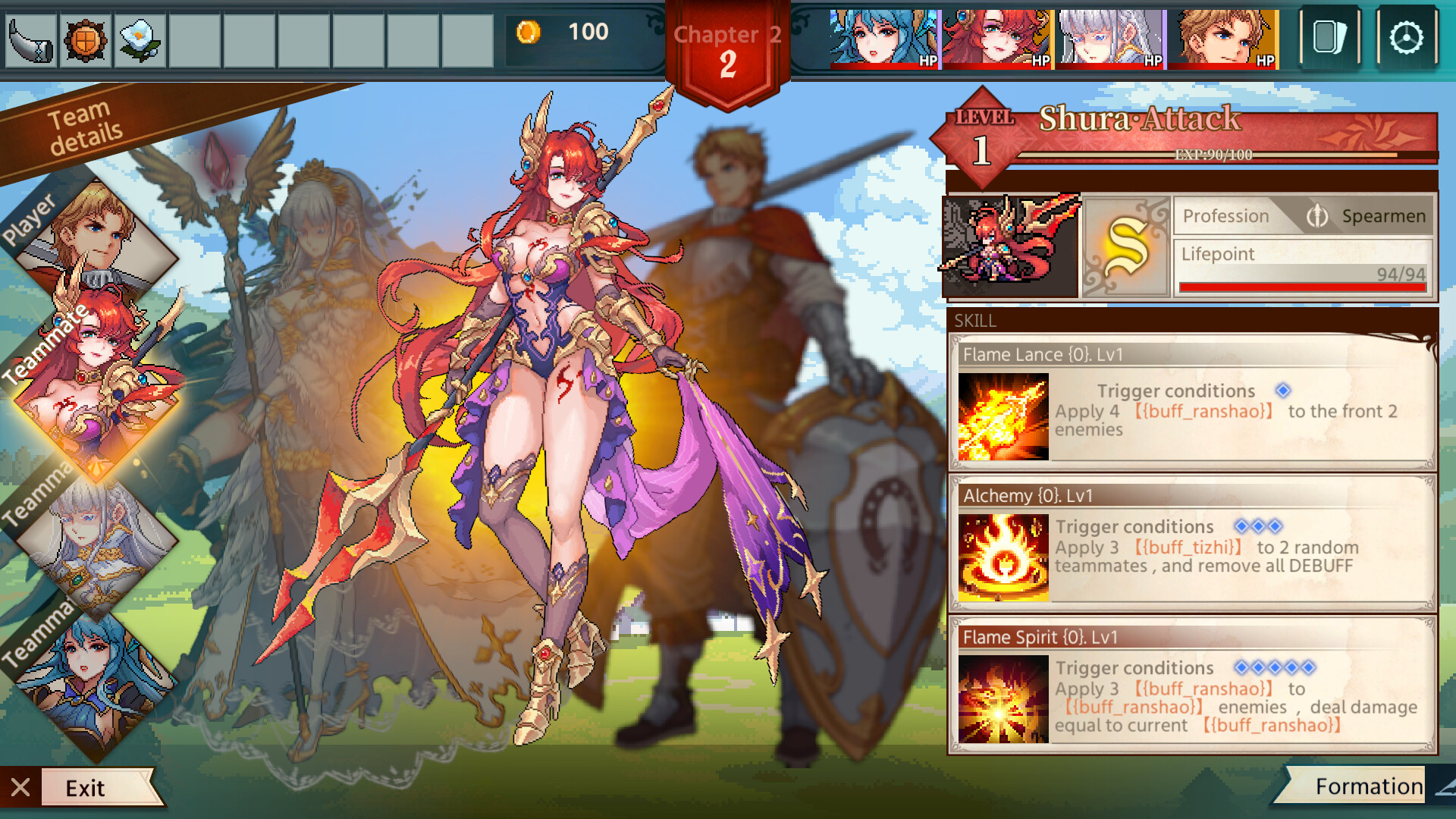Click the Flame Spirit explosion icon
This screenshot has width=1456, height=819.
point(1003,698)
